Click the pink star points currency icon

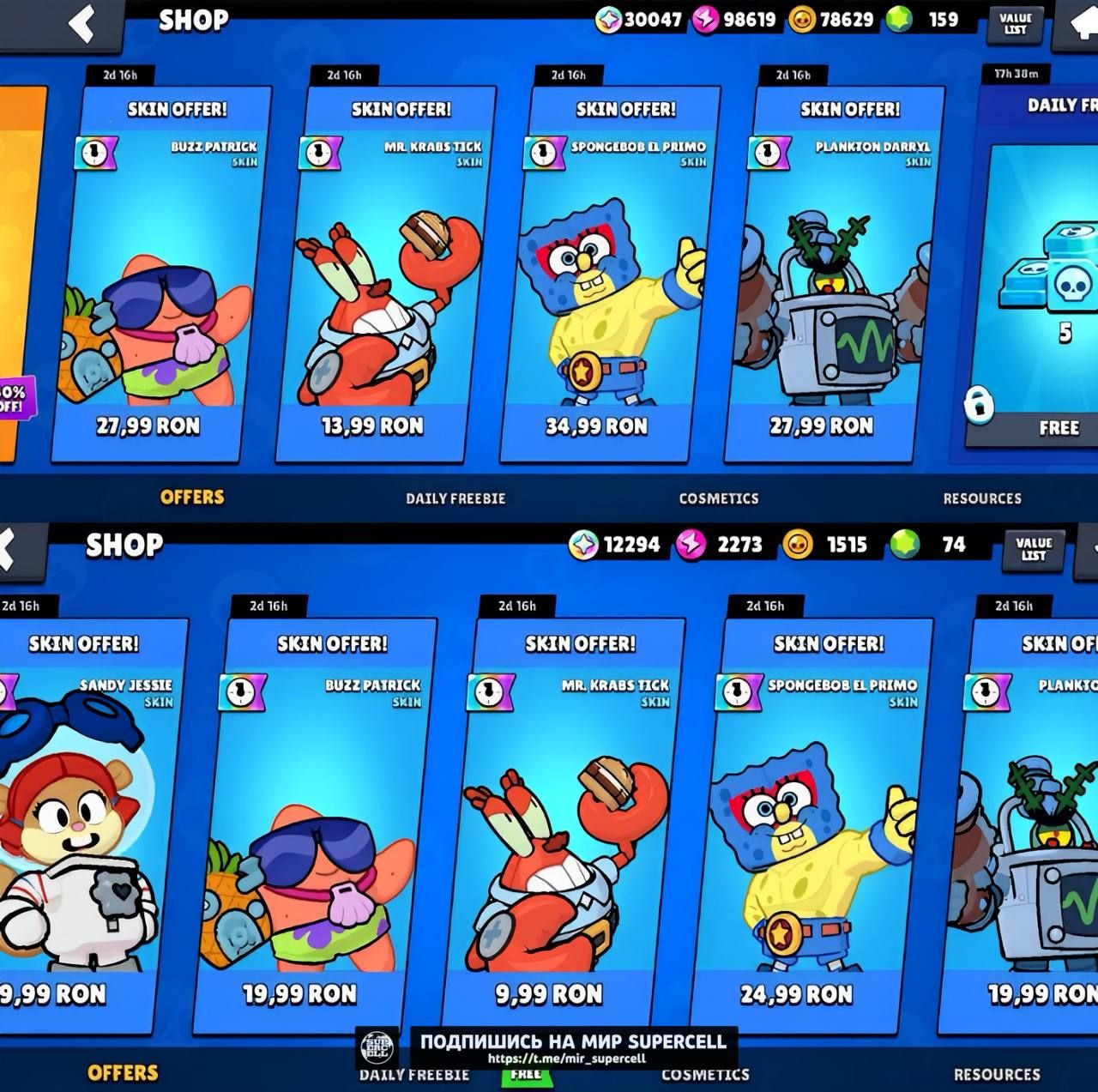[609, 19]
